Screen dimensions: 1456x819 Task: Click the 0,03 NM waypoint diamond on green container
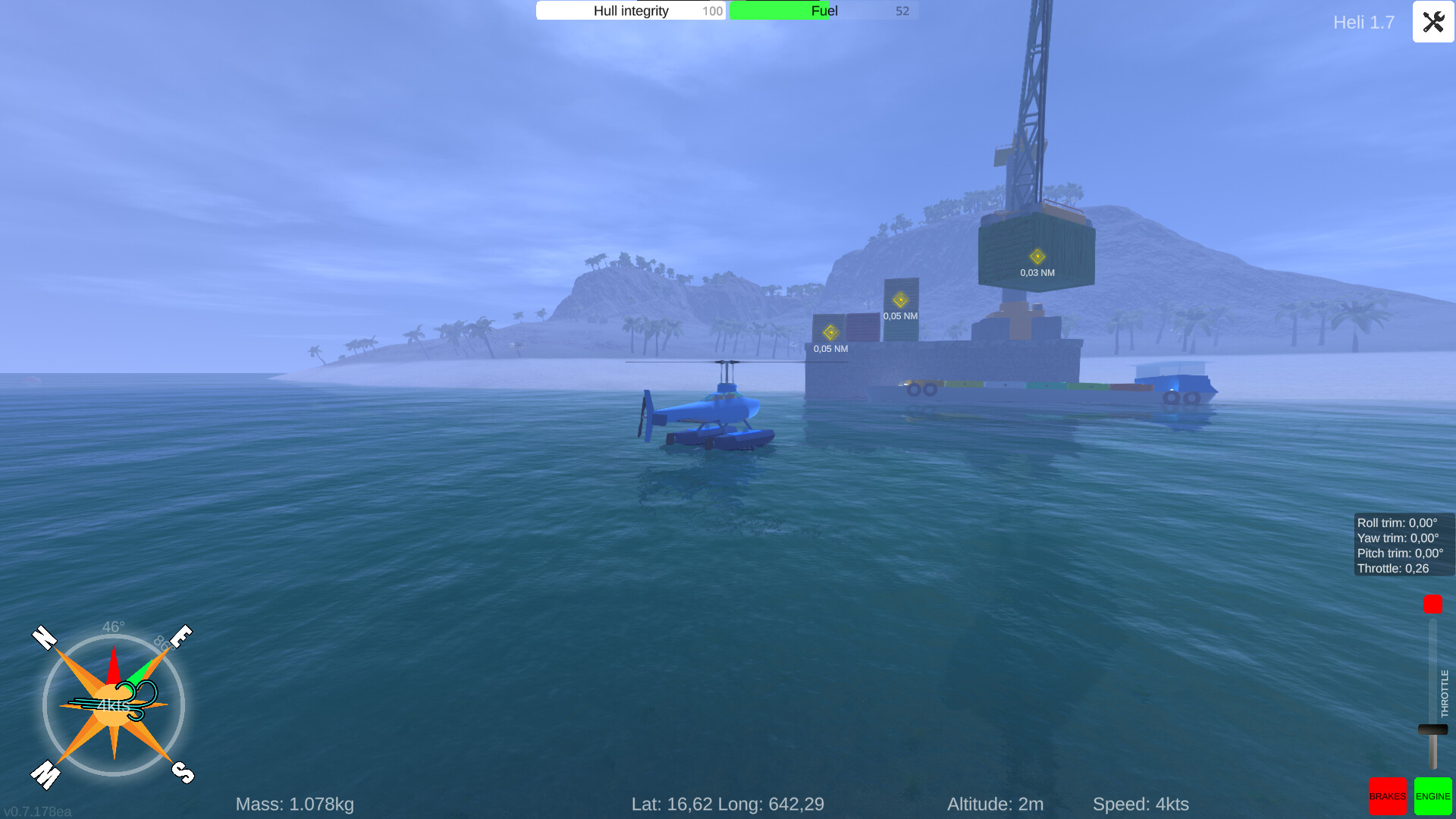coord(1037,256)
